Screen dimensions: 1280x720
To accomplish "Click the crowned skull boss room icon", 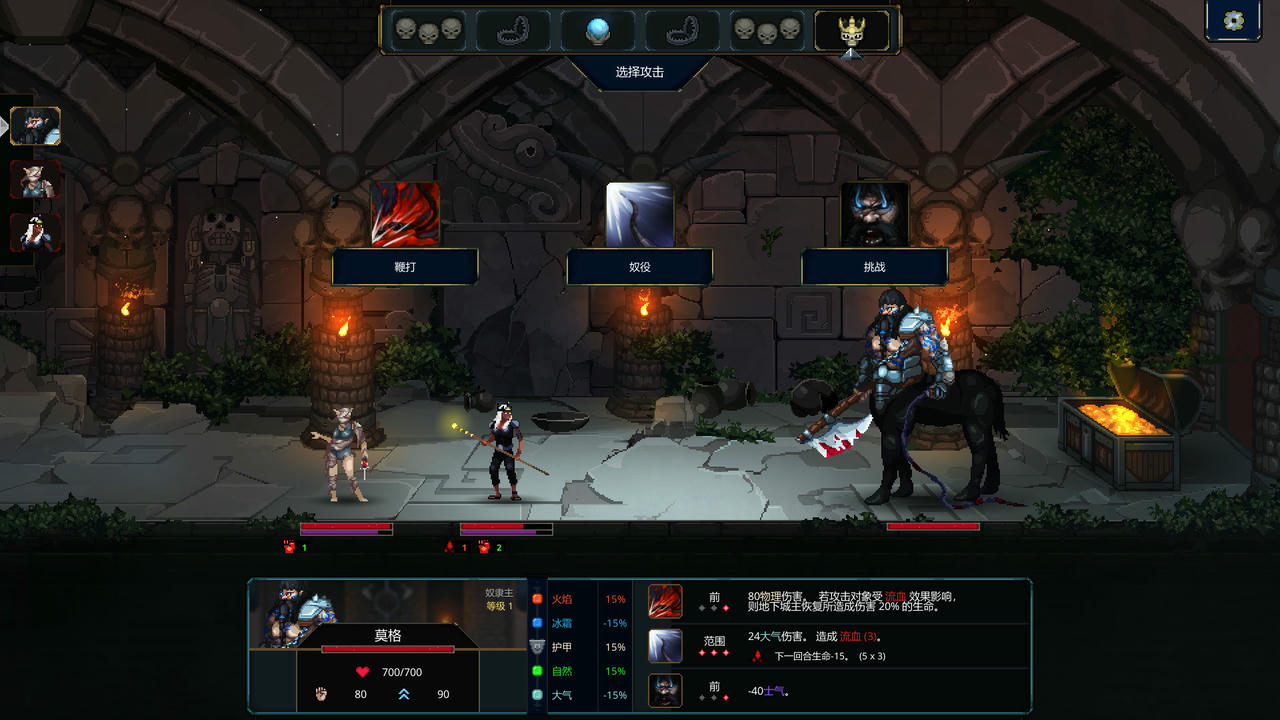I will 851,31.
